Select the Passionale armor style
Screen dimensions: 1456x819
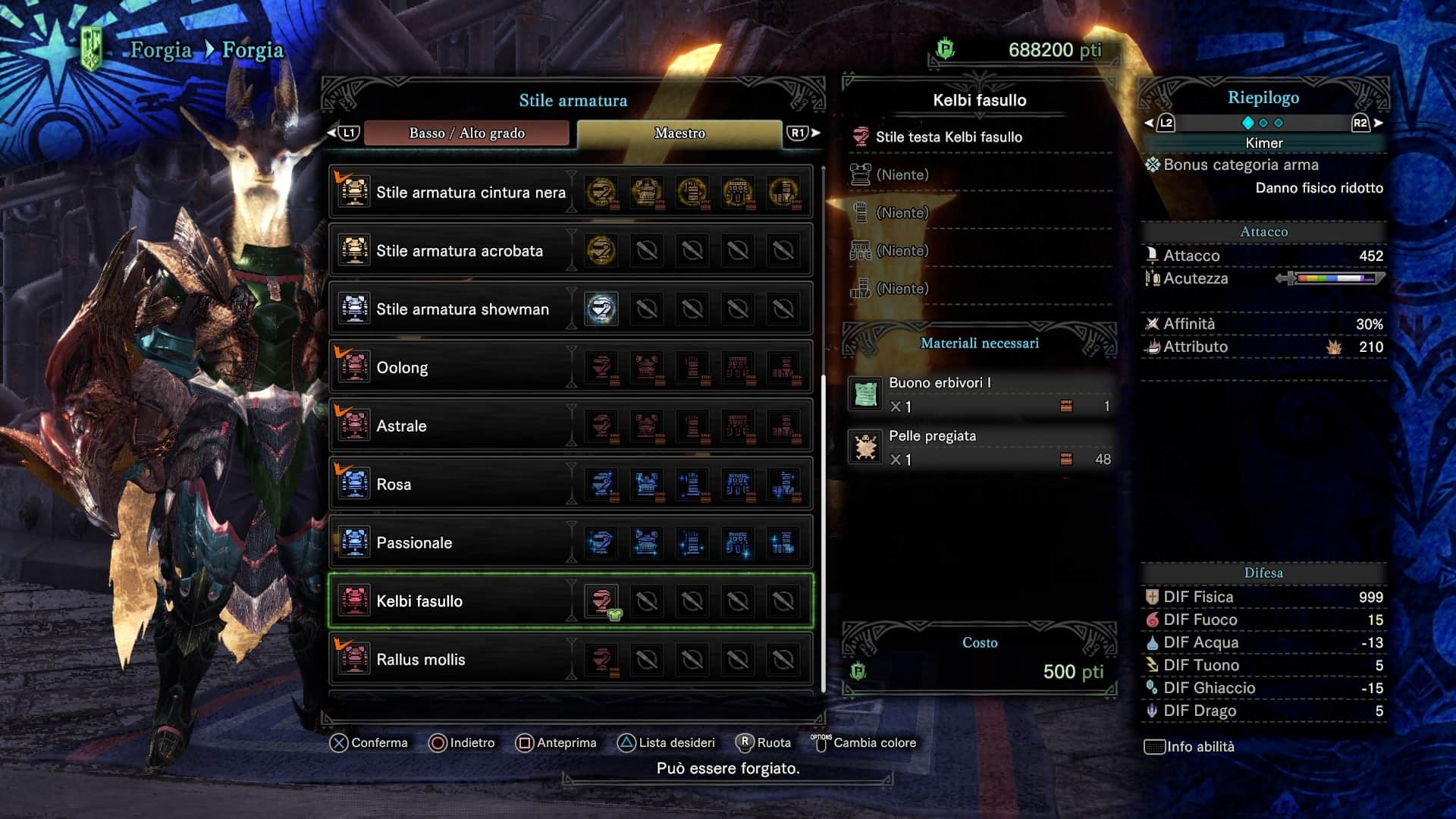pyautogui.click(x=414, y=543)
